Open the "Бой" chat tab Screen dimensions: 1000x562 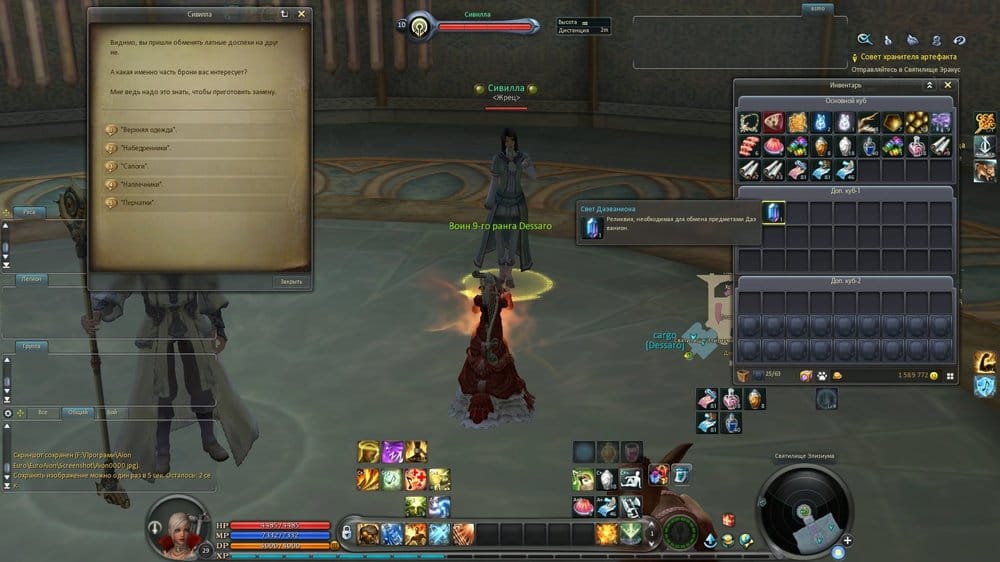110,412
